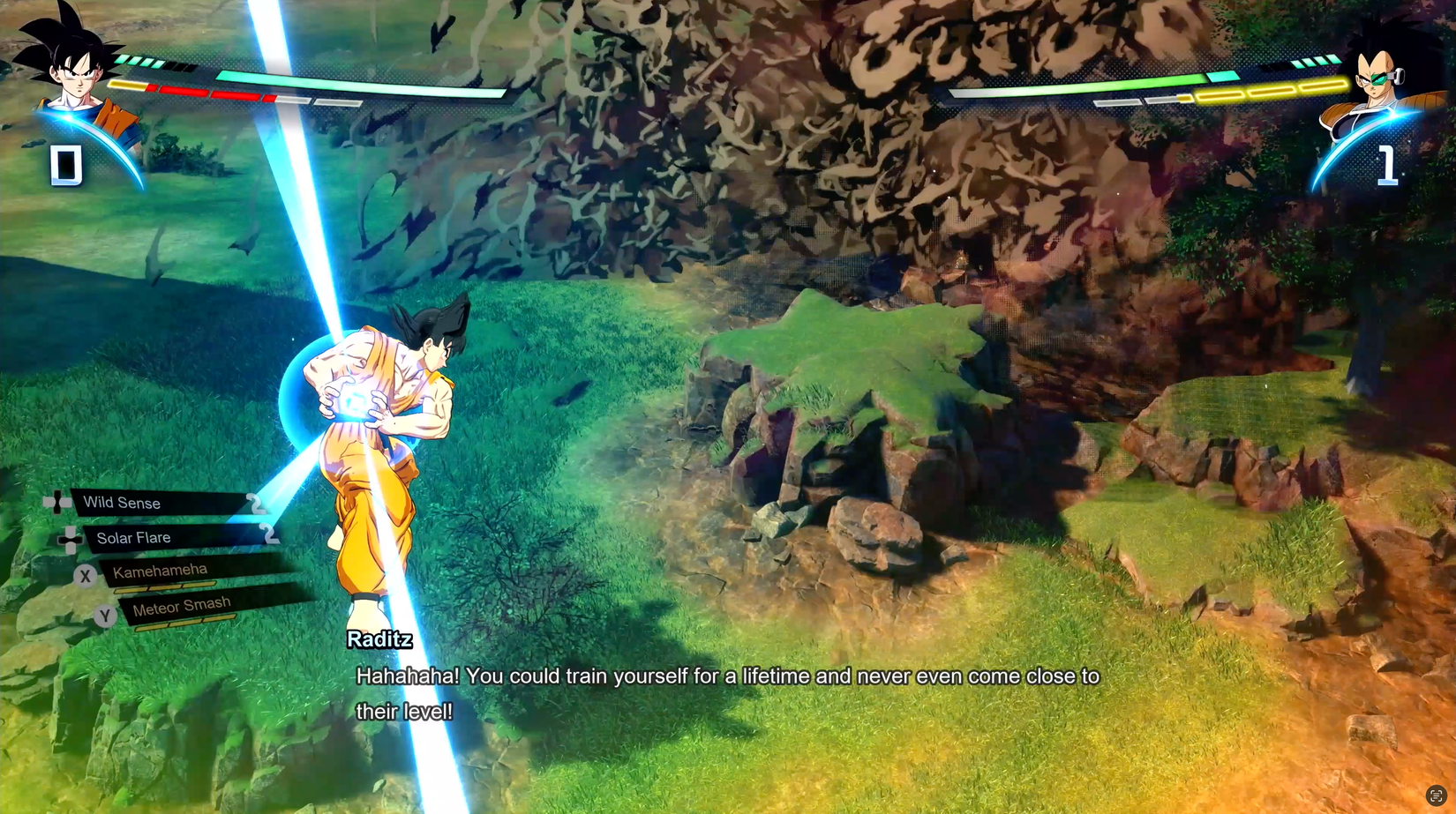Select the Raditz dialogue name label

point(379,640)
